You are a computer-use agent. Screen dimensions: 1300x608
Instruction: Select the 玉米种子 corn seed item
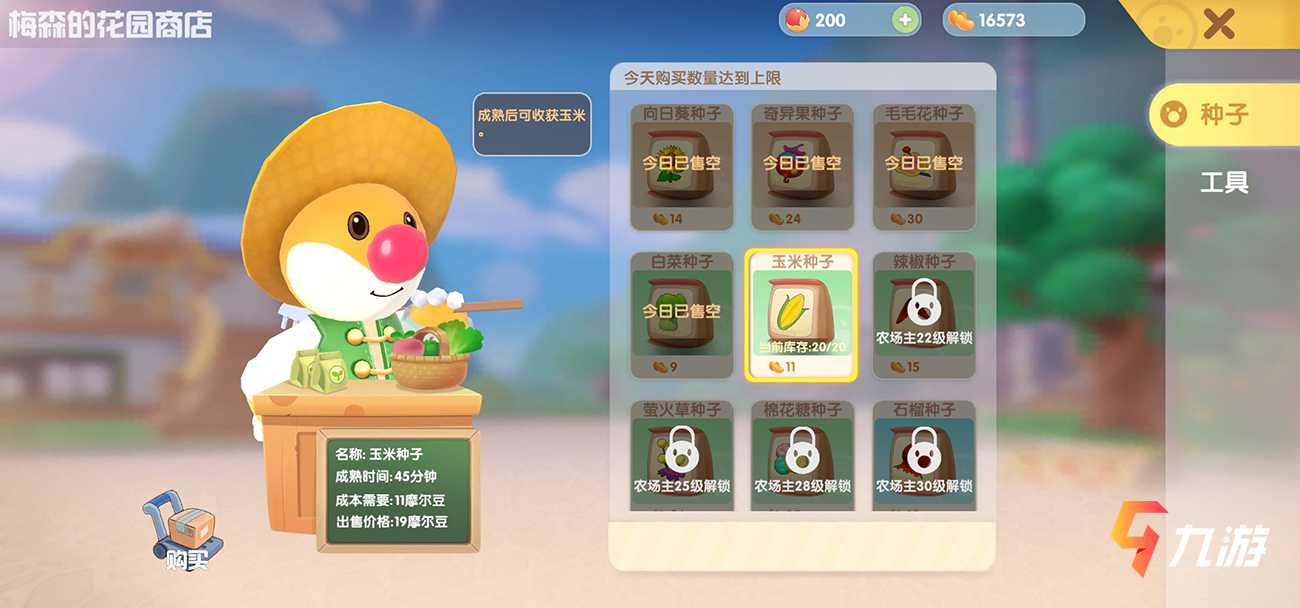pyautogui.click(x=801, y=315)
